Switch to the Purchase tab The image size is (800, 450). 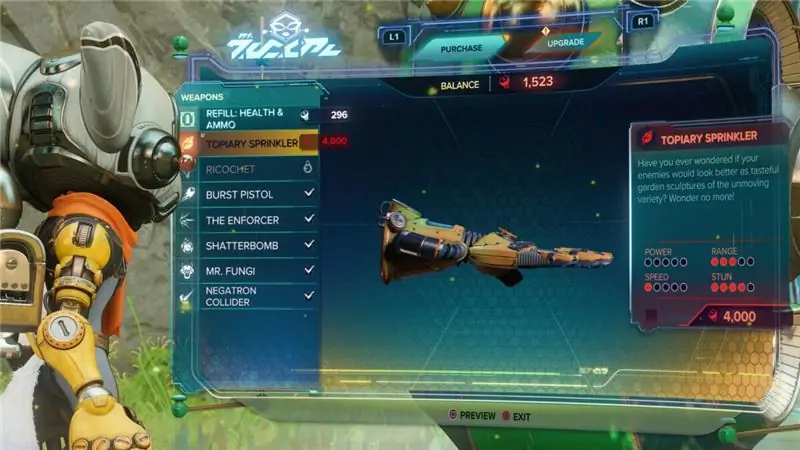pyautogui.click(x=457, y=45)
